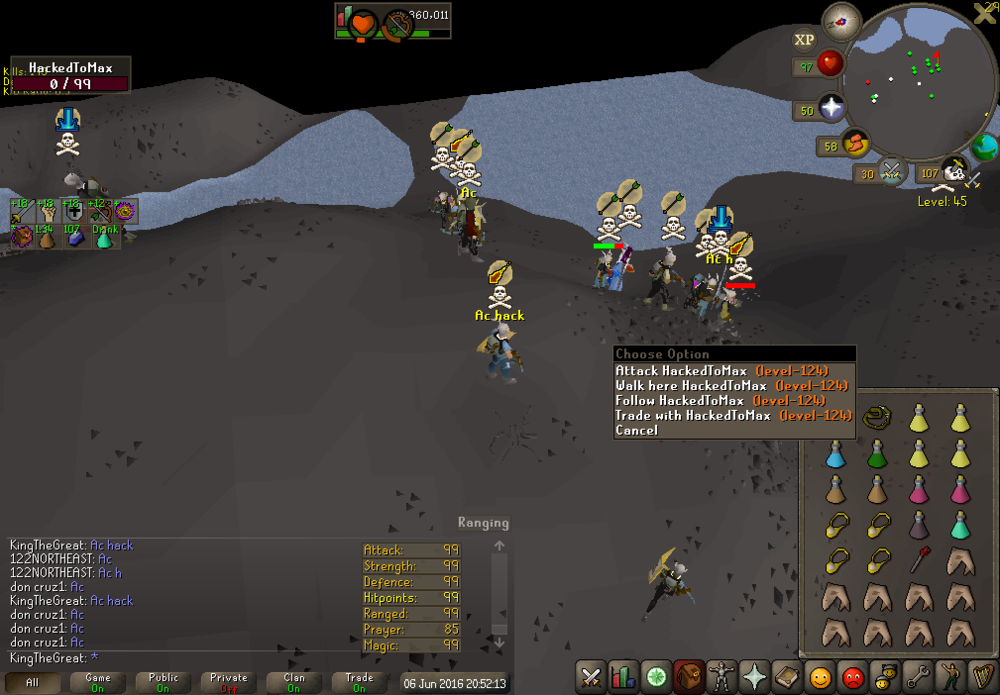This screenshot has height=695, width=1000.
Task: Open the Combat Options crossed-swords tab
Action: 591,677
